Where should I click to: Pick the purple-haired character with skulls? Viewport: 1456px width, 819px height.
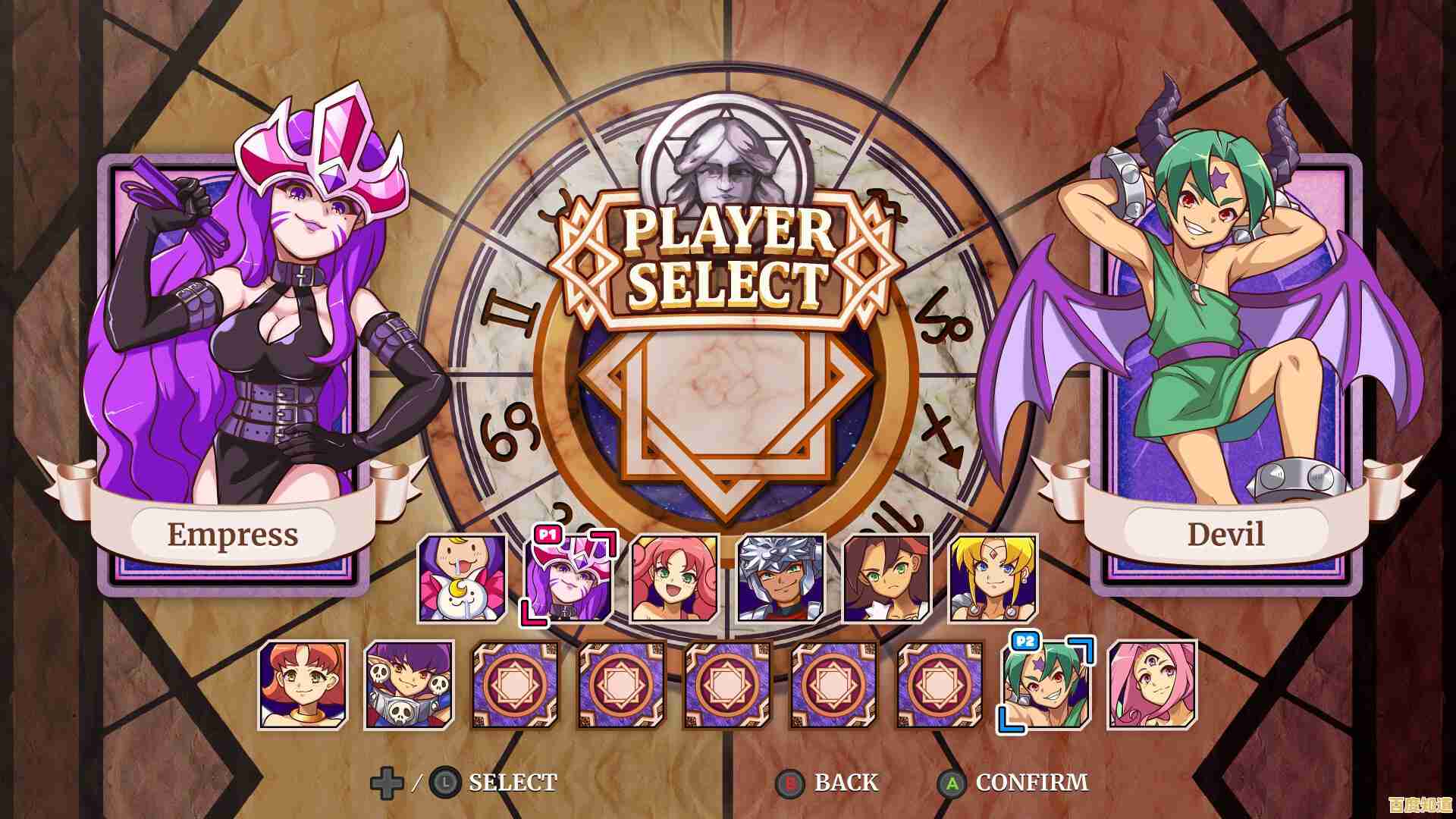[409, 686]
